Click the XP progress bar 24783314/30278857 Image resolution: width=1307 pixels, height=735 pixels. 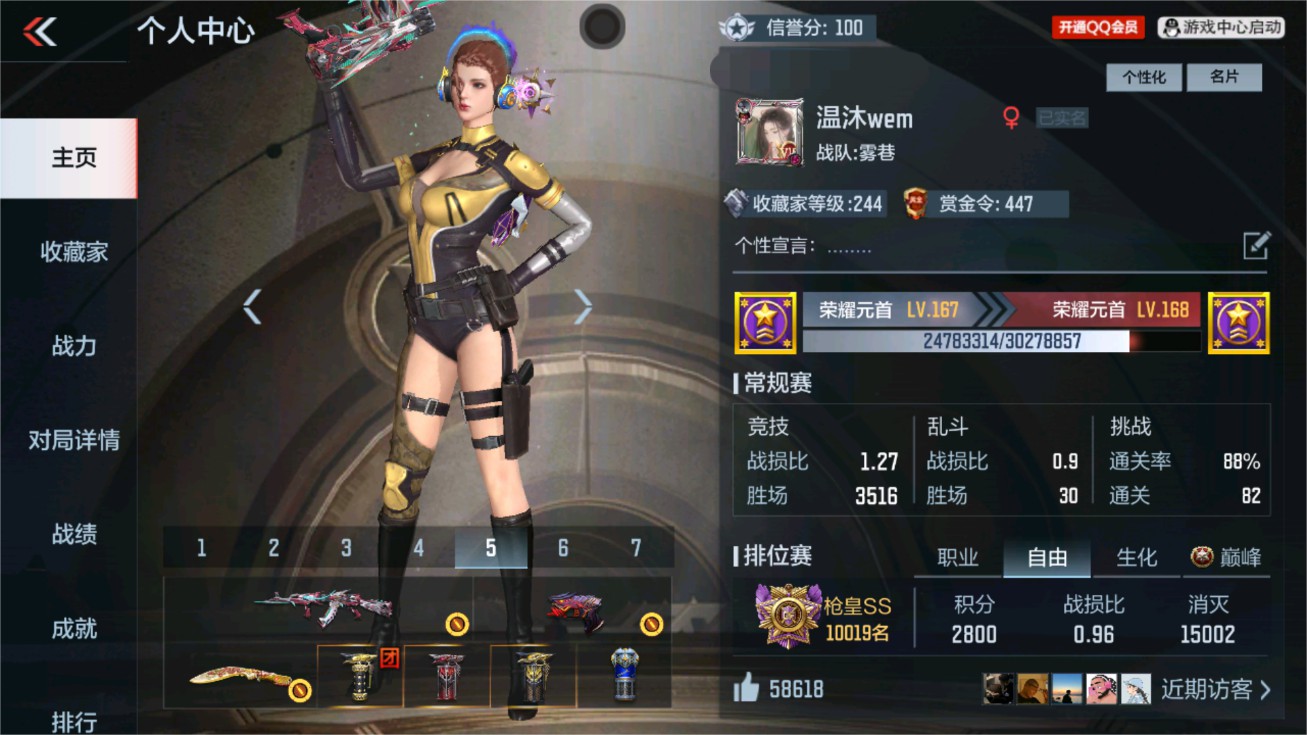[x=998, y=342]
